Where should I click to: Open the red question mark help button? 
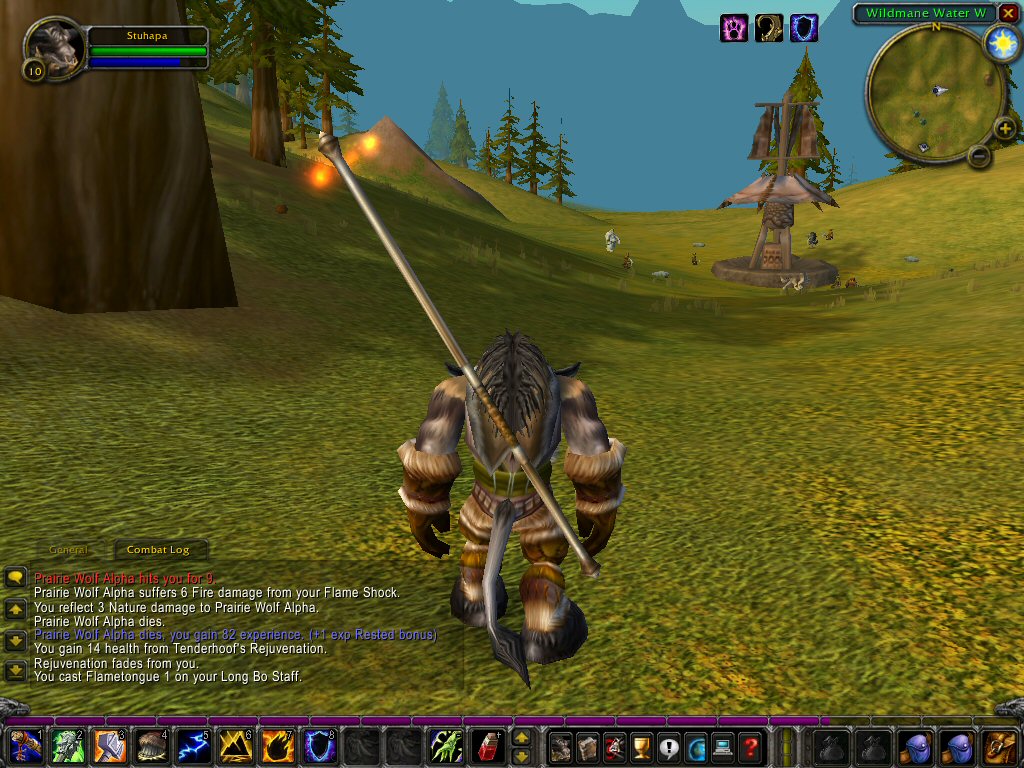750,746
